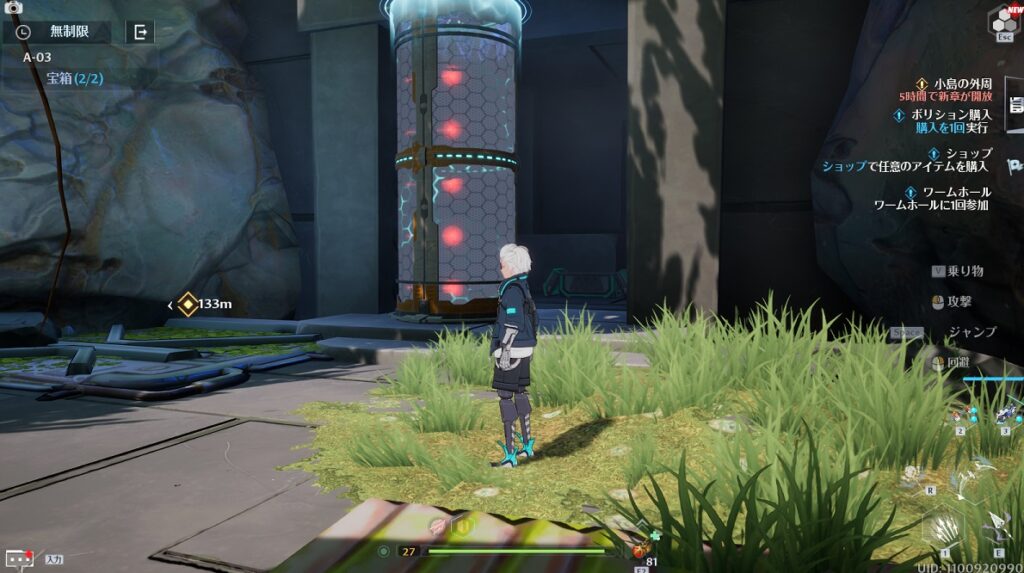Image resolution: width=1024 pixels, height=573 pixels.
Task: Expand the quest list panel icon
Action: (x=1016, y=105)
